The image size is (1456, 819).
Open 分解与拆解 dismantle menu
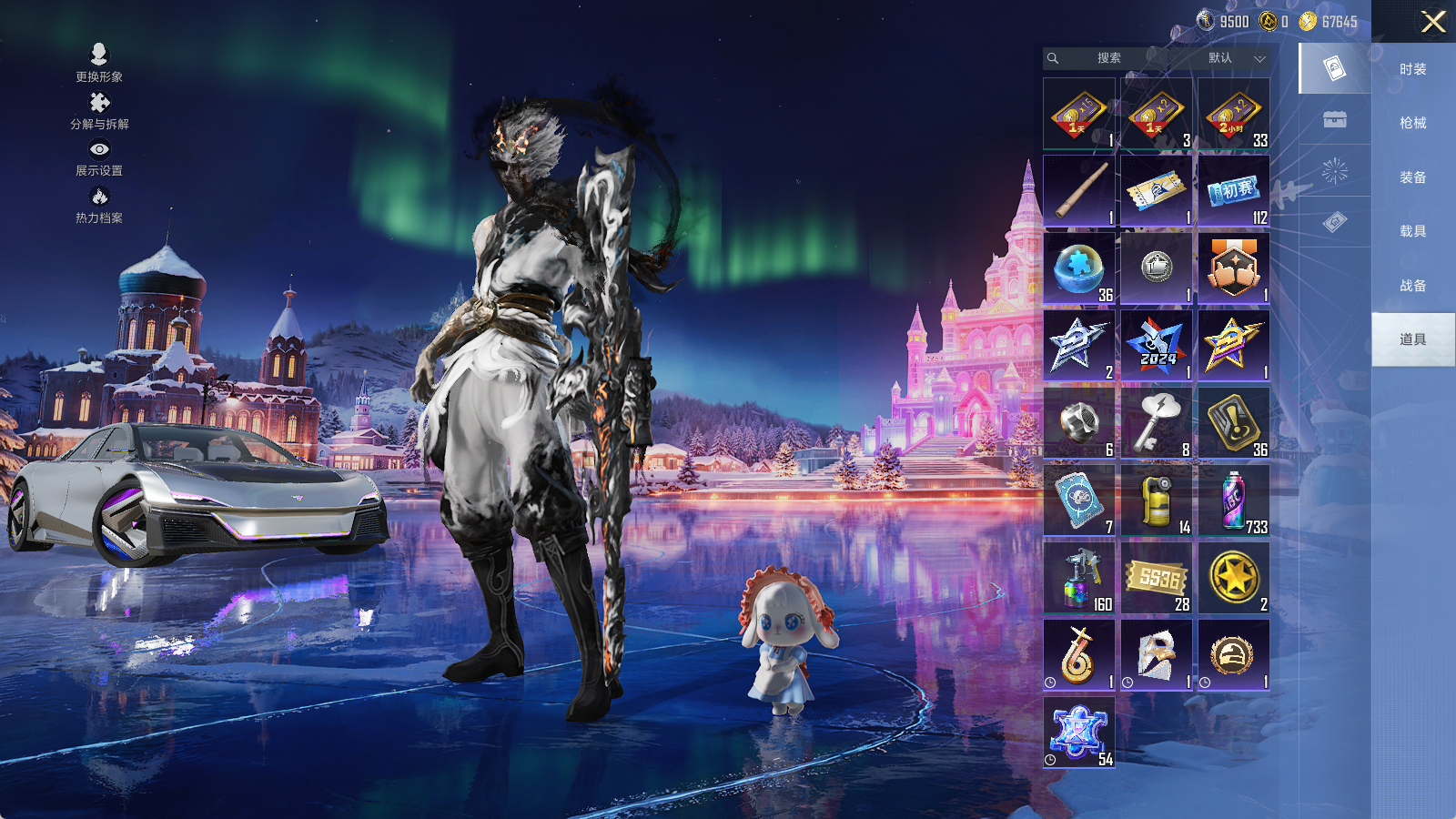point(99,110)
